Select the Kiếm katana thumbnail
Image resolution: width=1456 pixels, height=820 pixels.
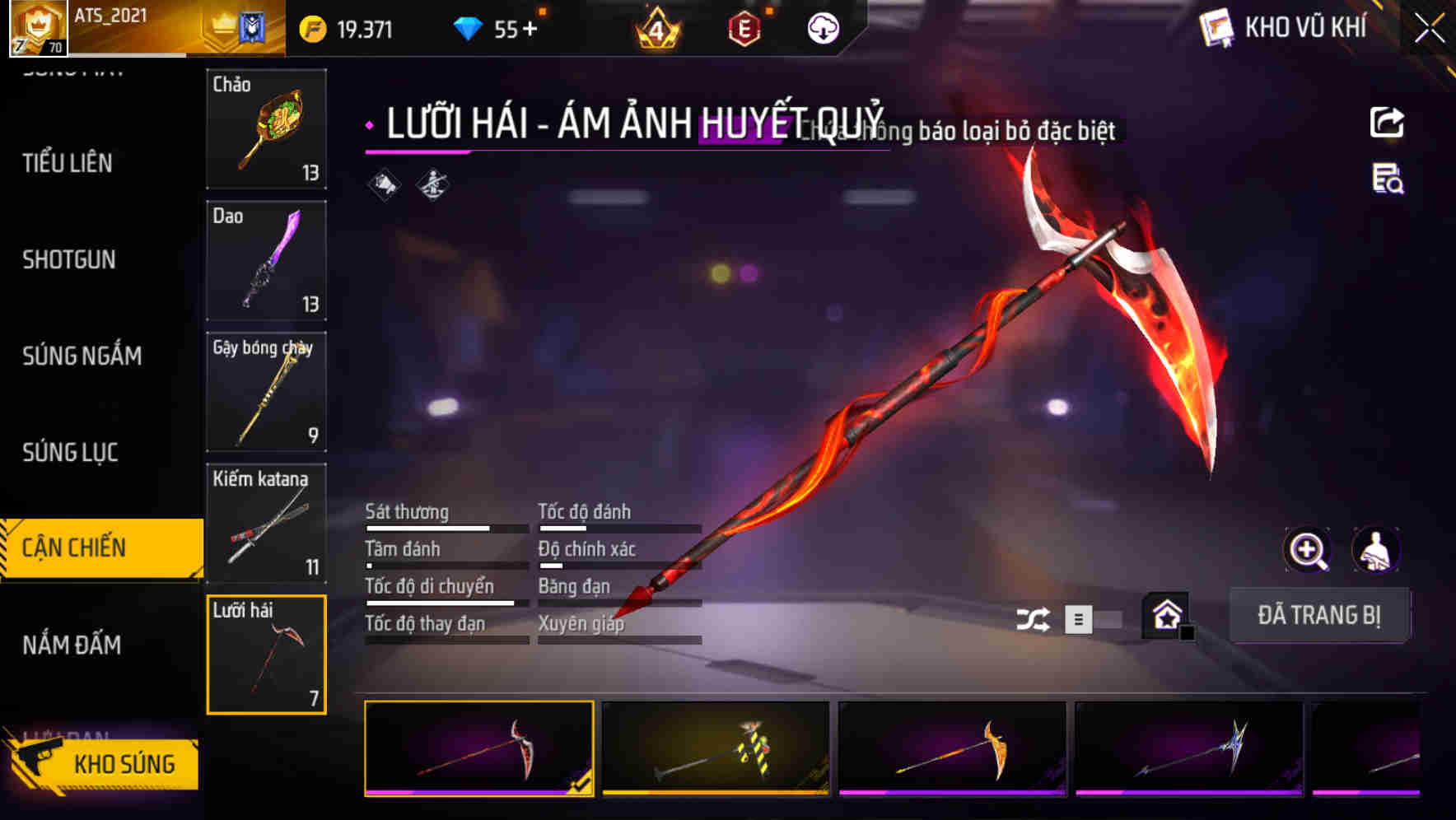click(266, 523)
